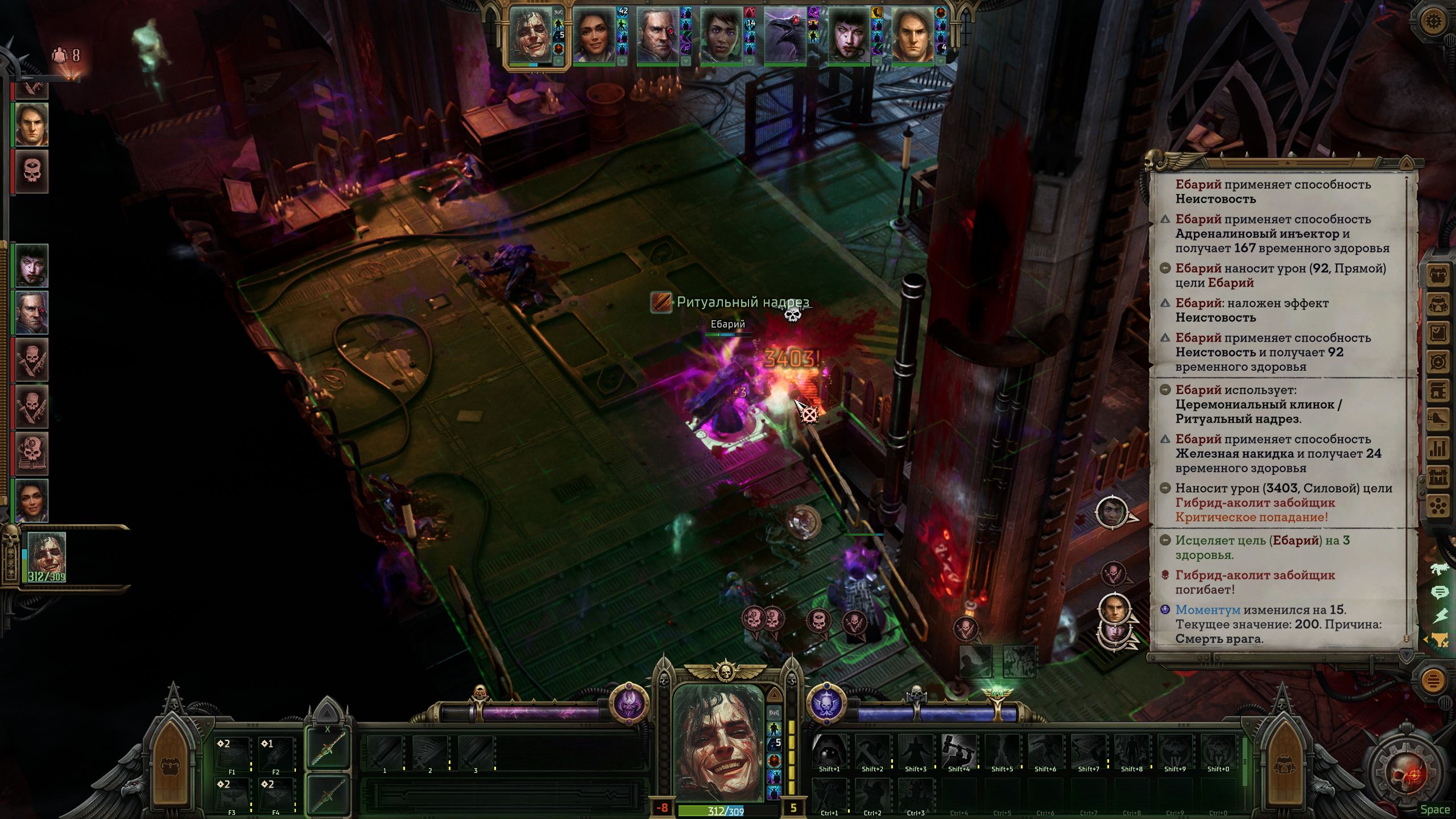Viewport: 1456px width, 819px height.
Task: Activate the purple demon heroic act orb
Action: pyautogui.click(x=629, y=702)
